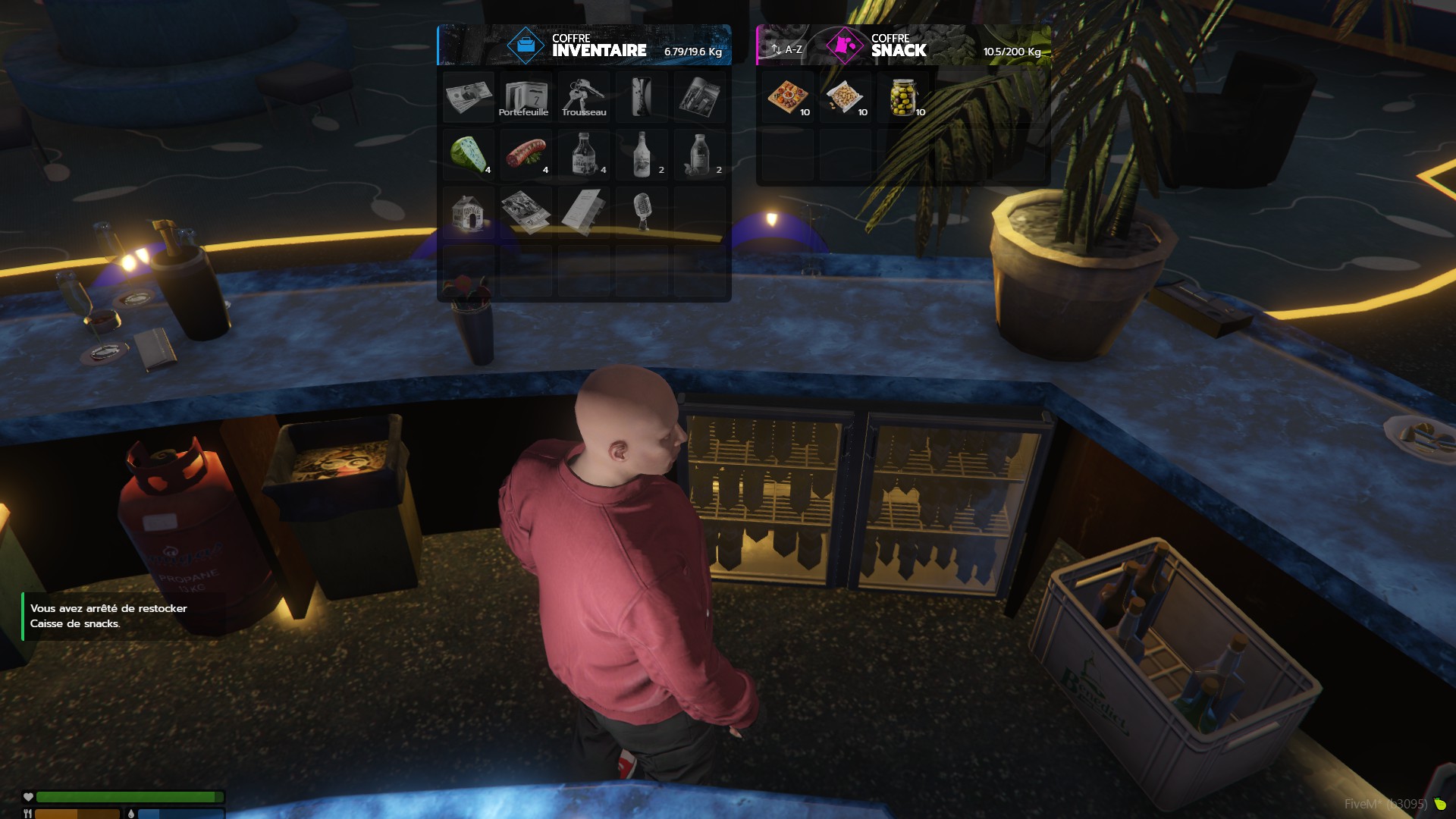Select the white liquor bottle stack
Screen dimensions: 1456x819
point(642,154)
